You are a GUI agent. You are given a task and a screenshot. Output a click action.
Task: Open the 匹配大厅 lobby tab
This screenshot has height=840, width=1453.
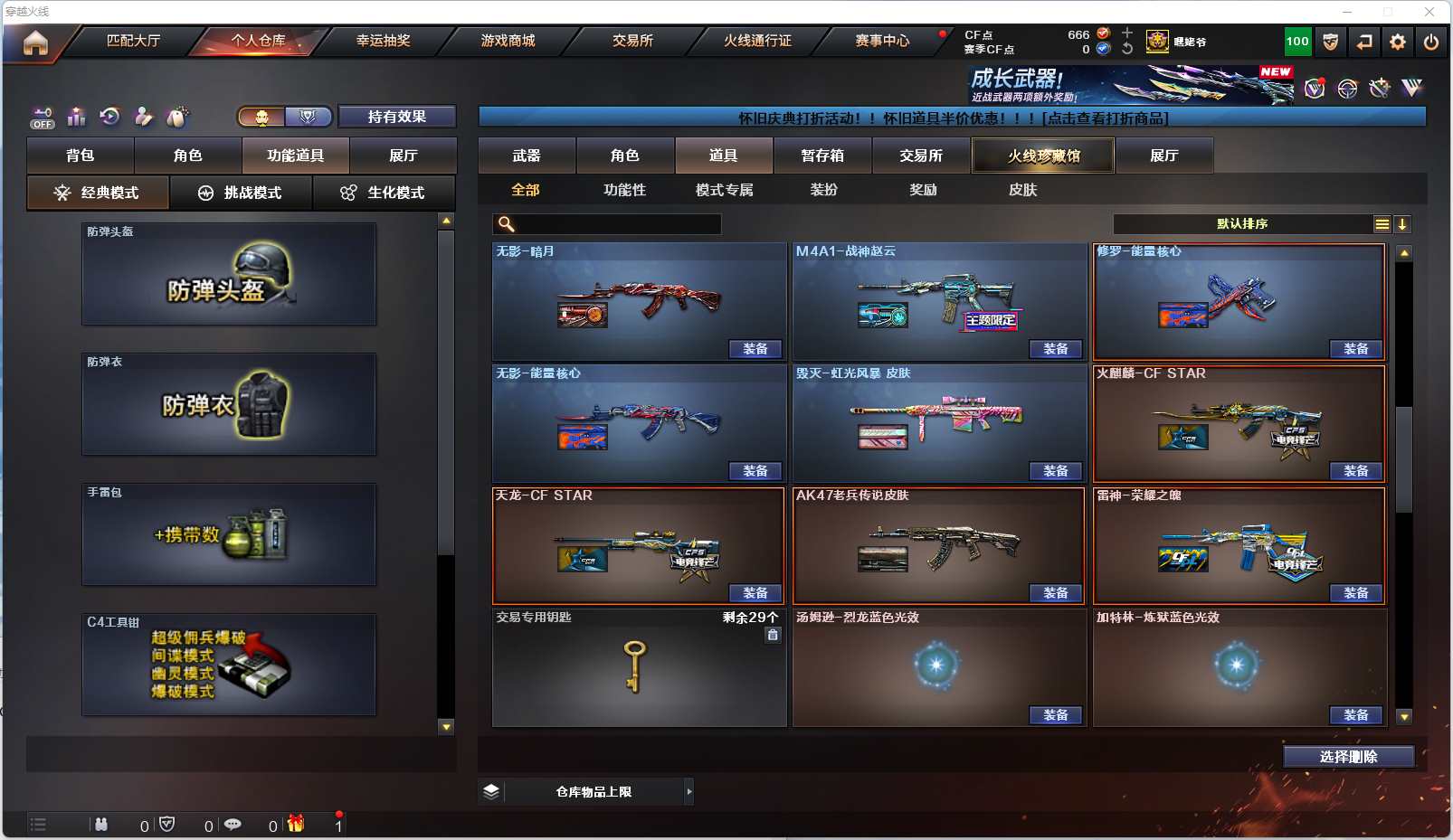coord(133,41)
